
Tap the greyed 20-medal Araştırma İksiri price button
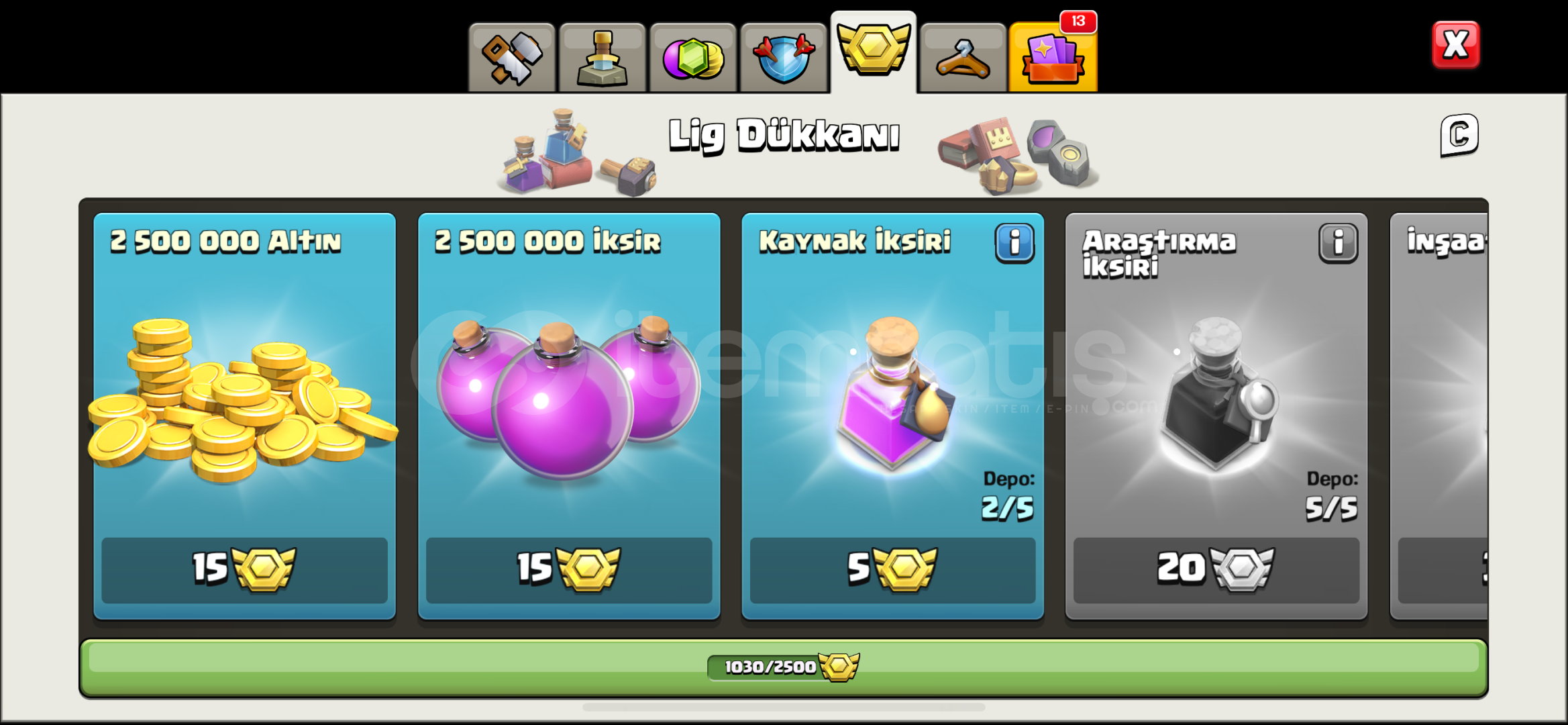(1216, 569)
